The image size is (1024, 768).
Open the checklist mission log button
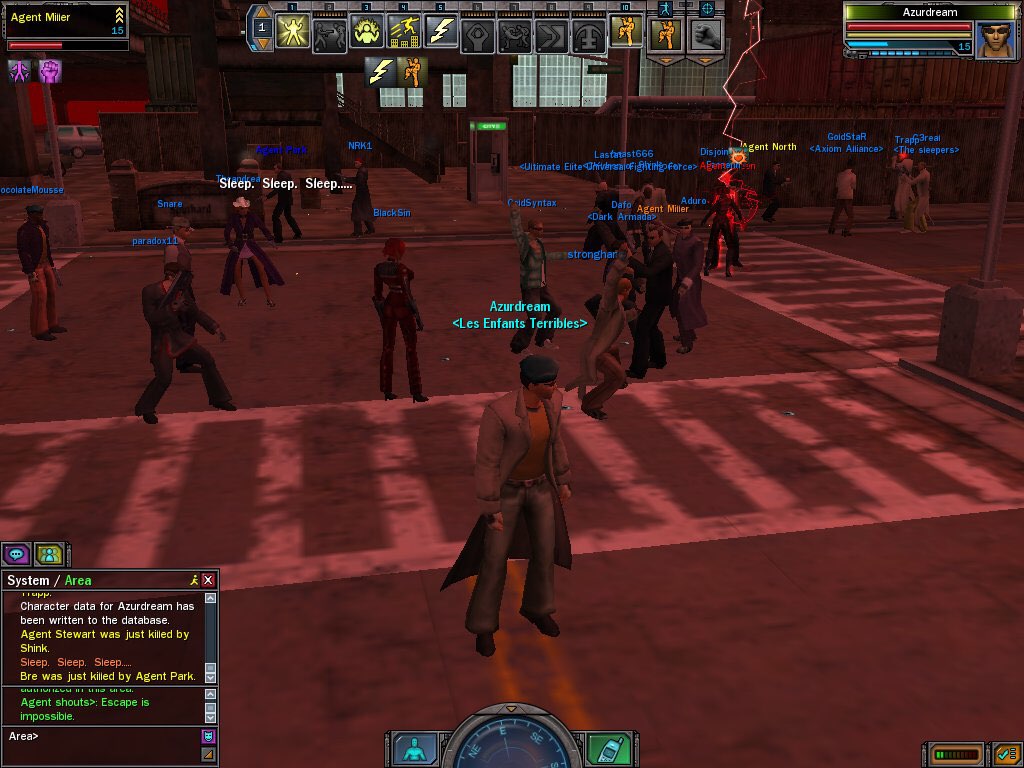click(1006, 753)
